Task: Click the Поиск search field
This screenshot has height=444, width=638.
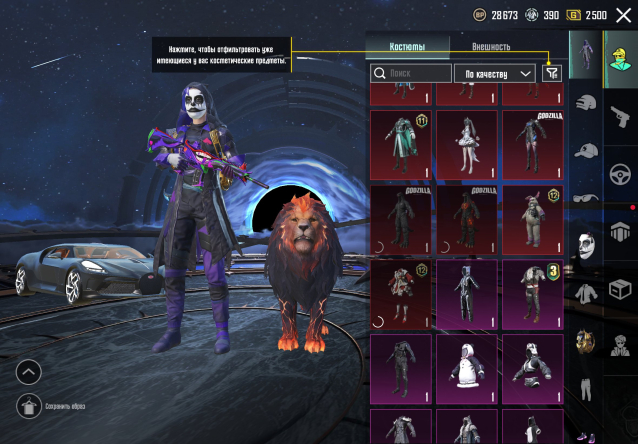Action: 412,73
